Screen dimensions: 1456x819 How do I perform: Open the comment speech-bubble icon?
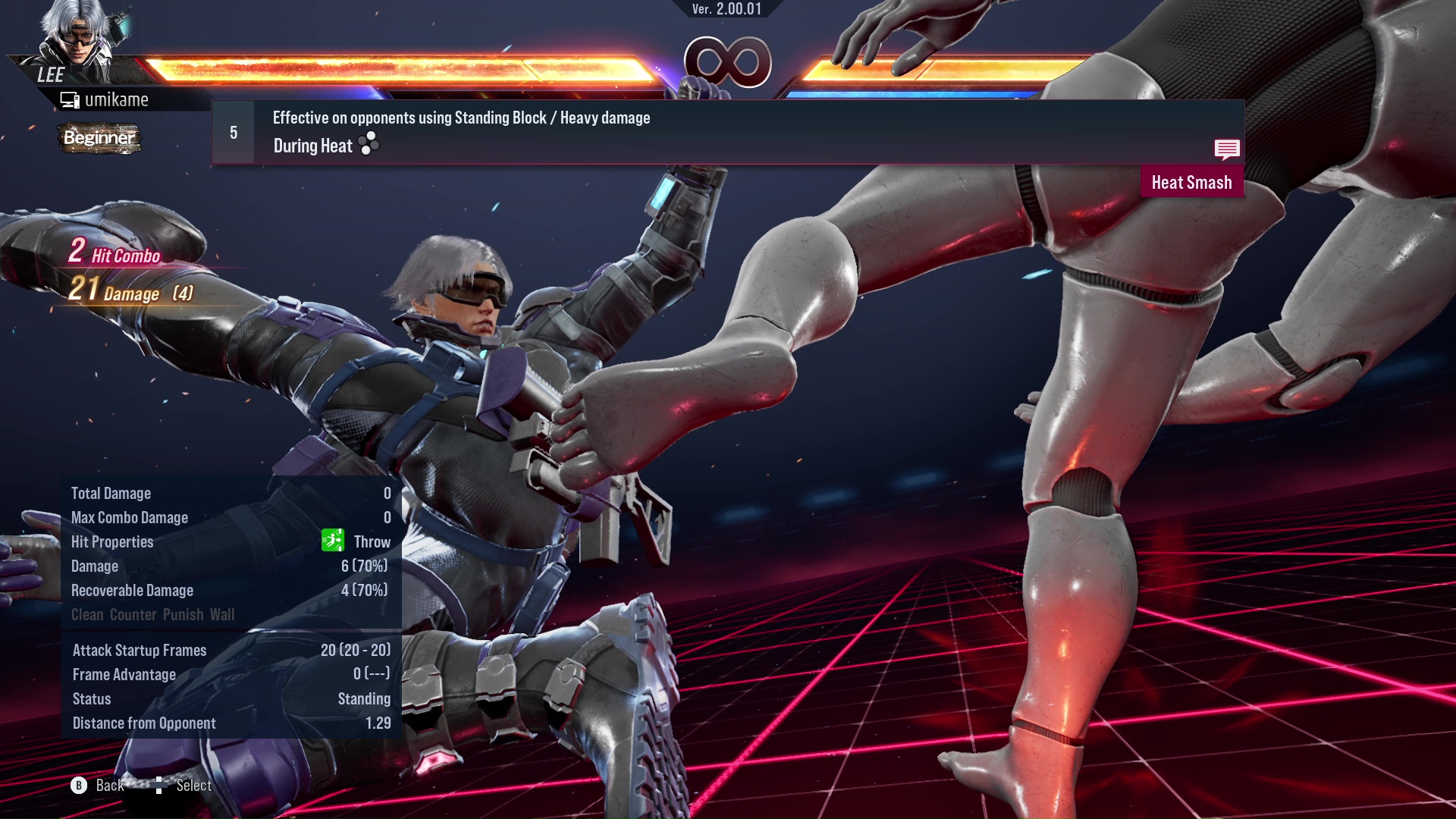1227,149
